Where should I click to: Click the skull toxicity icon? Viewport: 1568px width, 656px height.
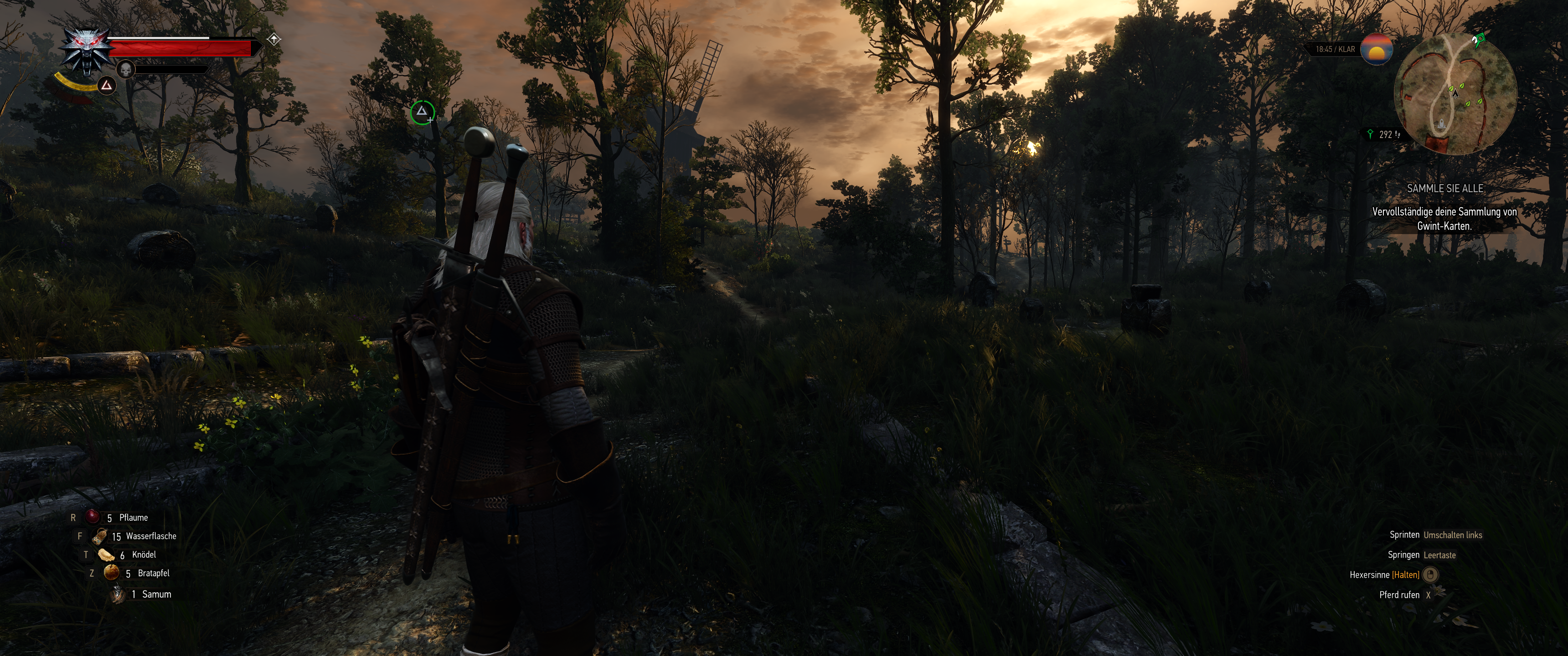coord(125,70)
